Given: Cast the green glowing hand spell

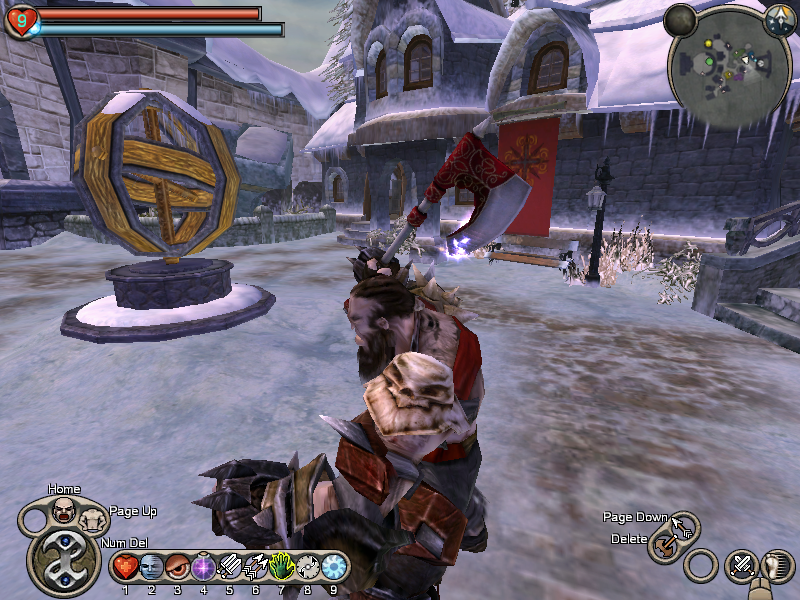Looking at the screenshot, I should (x=281, y=568).
